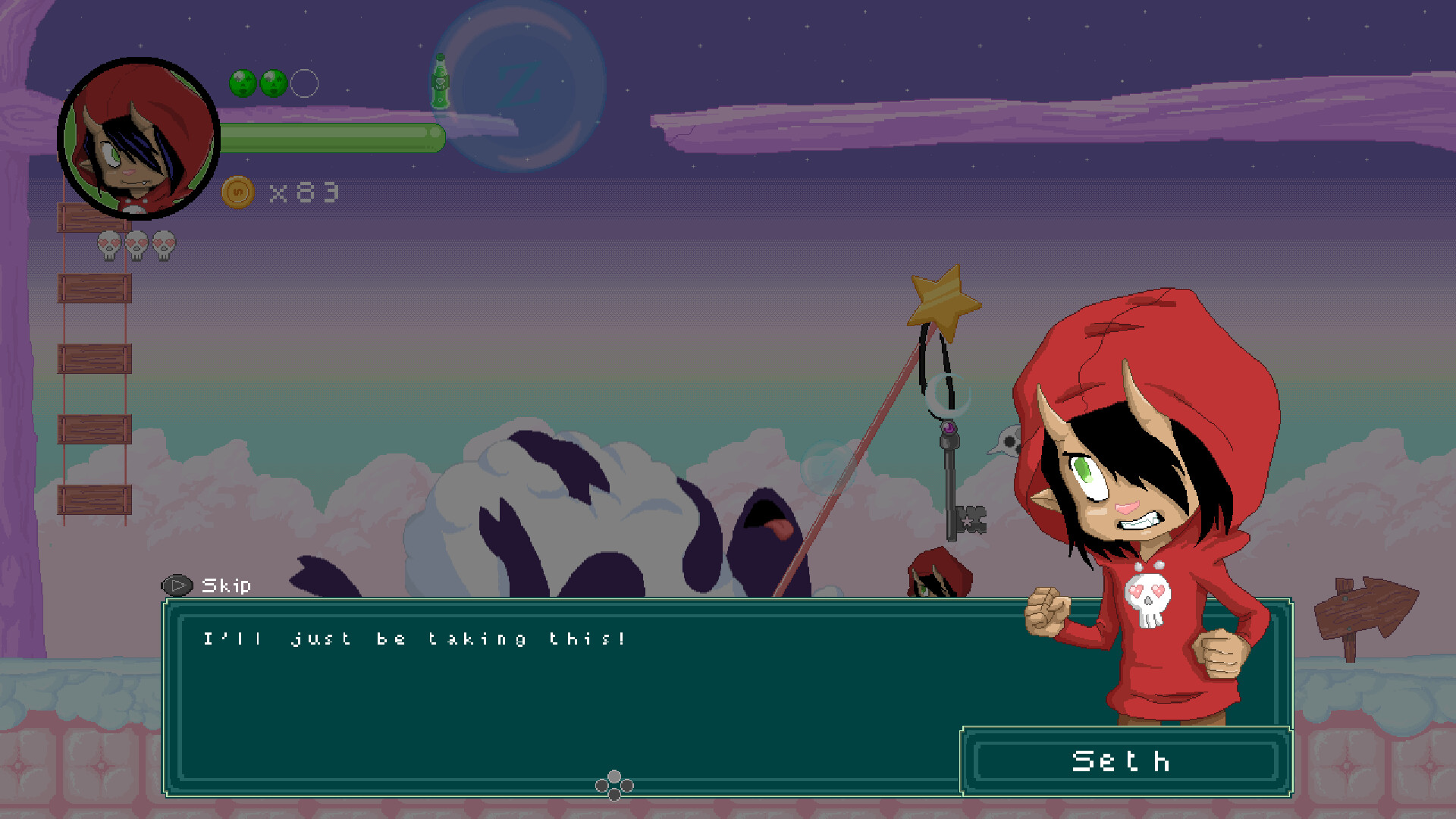Click Seth's character portrait in the HUD
Viewport: 1456px width, 819px height.
pos(136,136)
